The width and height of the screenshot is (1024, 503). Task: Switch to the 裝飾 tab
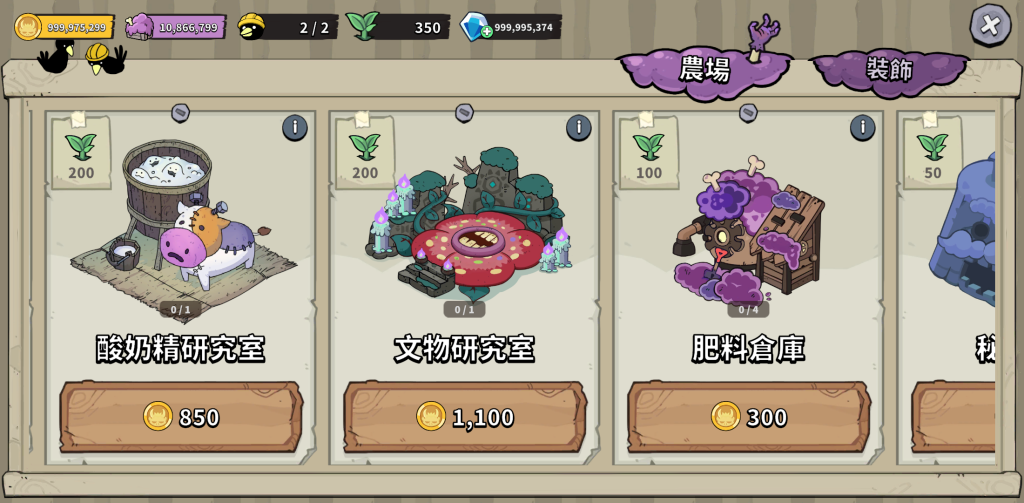click(x=889, y=69)
